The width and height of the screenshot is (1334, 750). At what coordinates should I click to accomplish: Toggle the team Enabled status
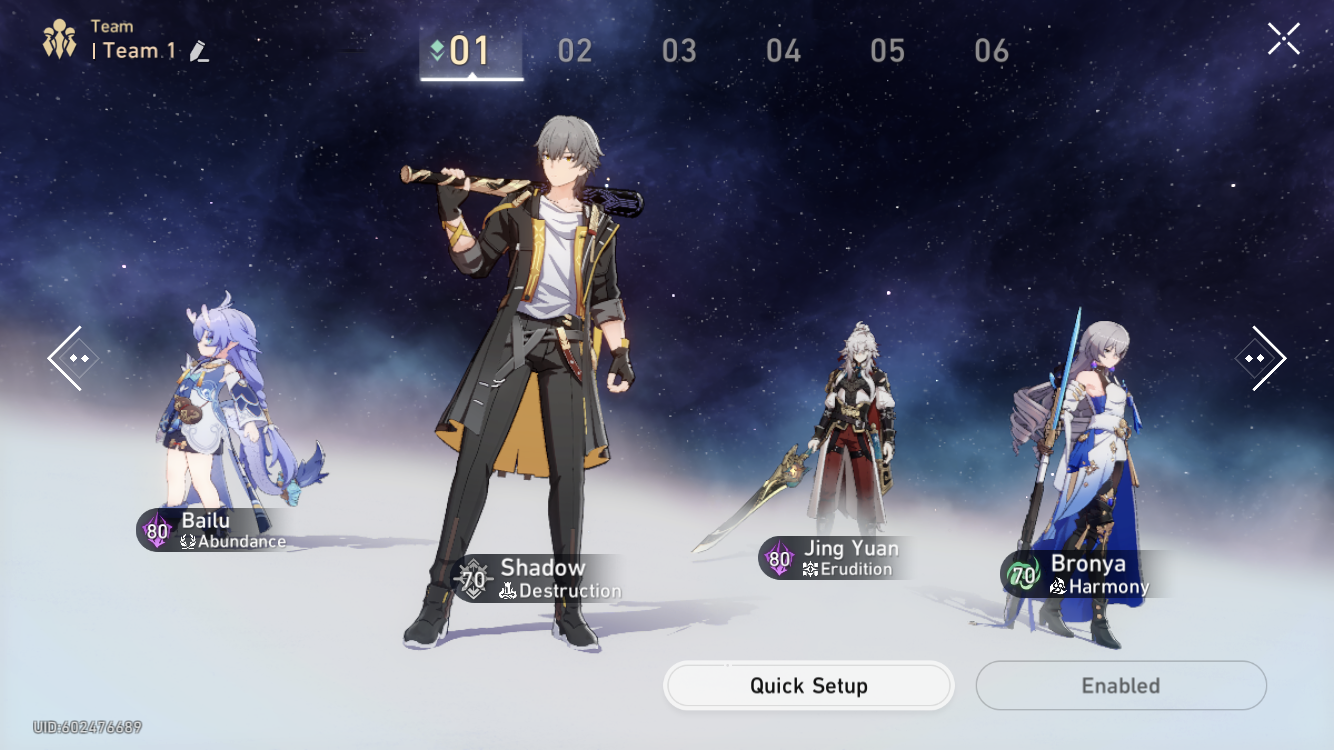tap(1121, 686)
